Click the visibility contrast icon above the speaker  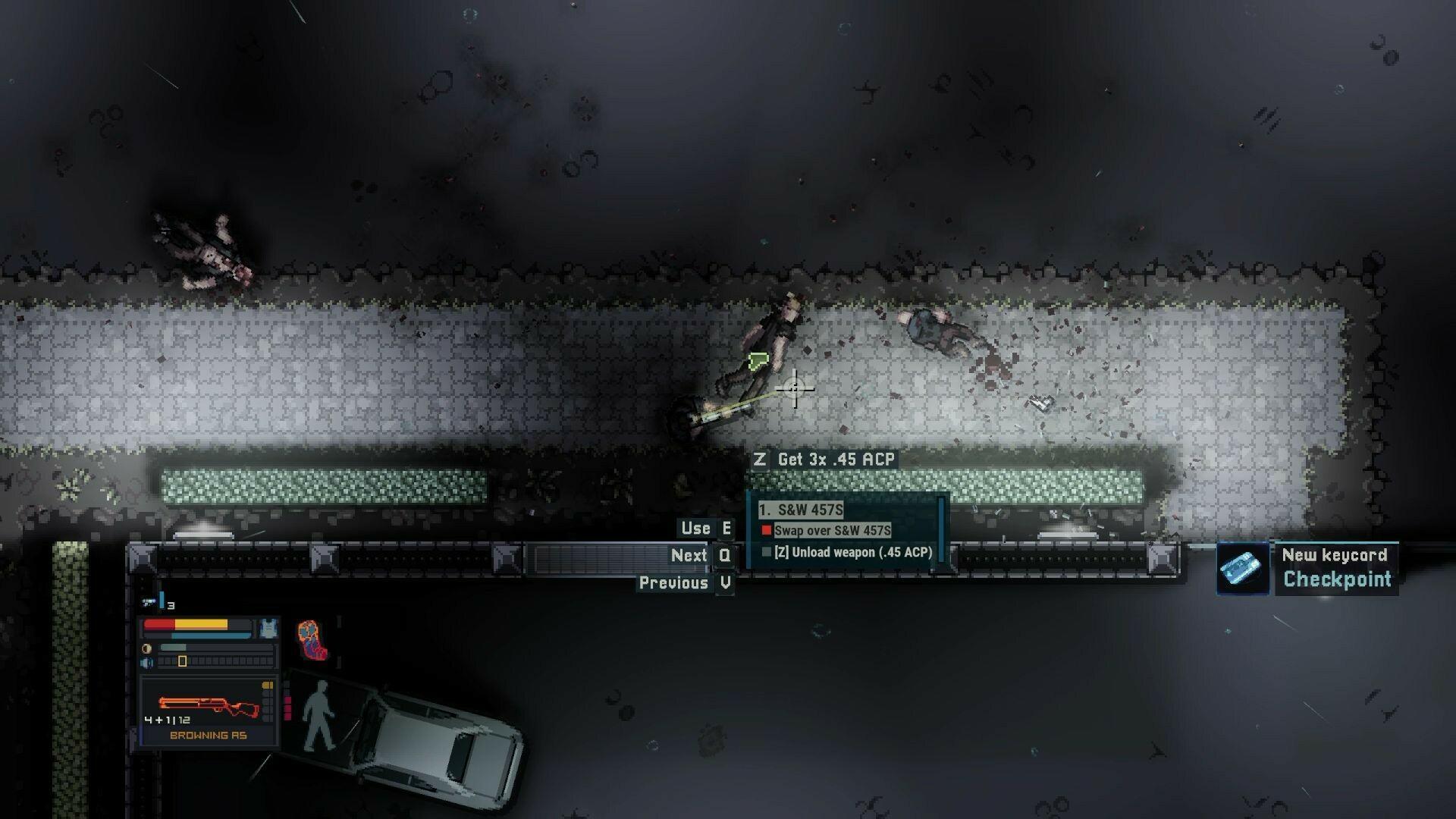tap(146, 648)
